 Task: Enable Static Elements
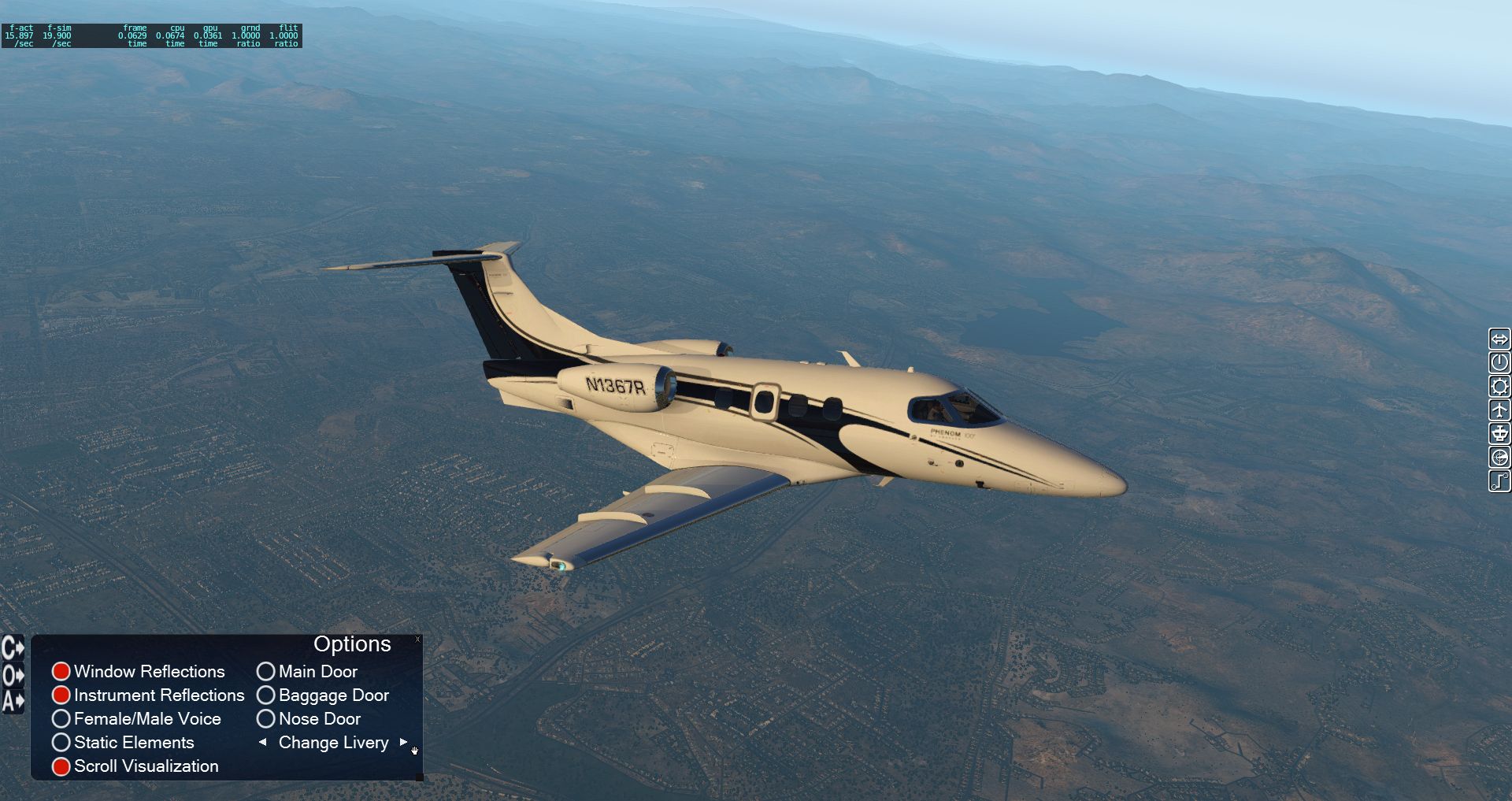pos(61,743)
